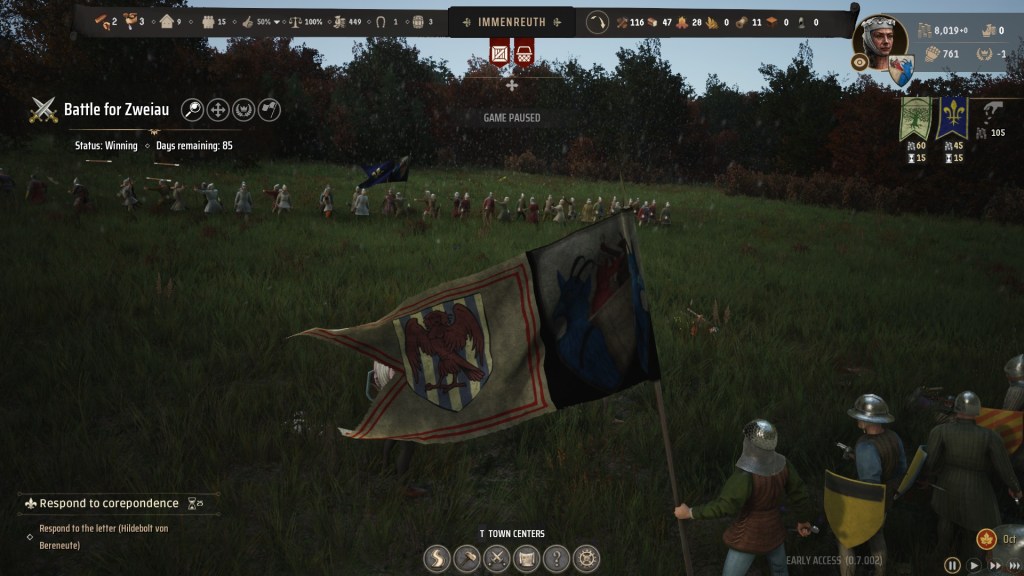
Task: Click the flags icon beside the battle title
Action: [269, 110]
